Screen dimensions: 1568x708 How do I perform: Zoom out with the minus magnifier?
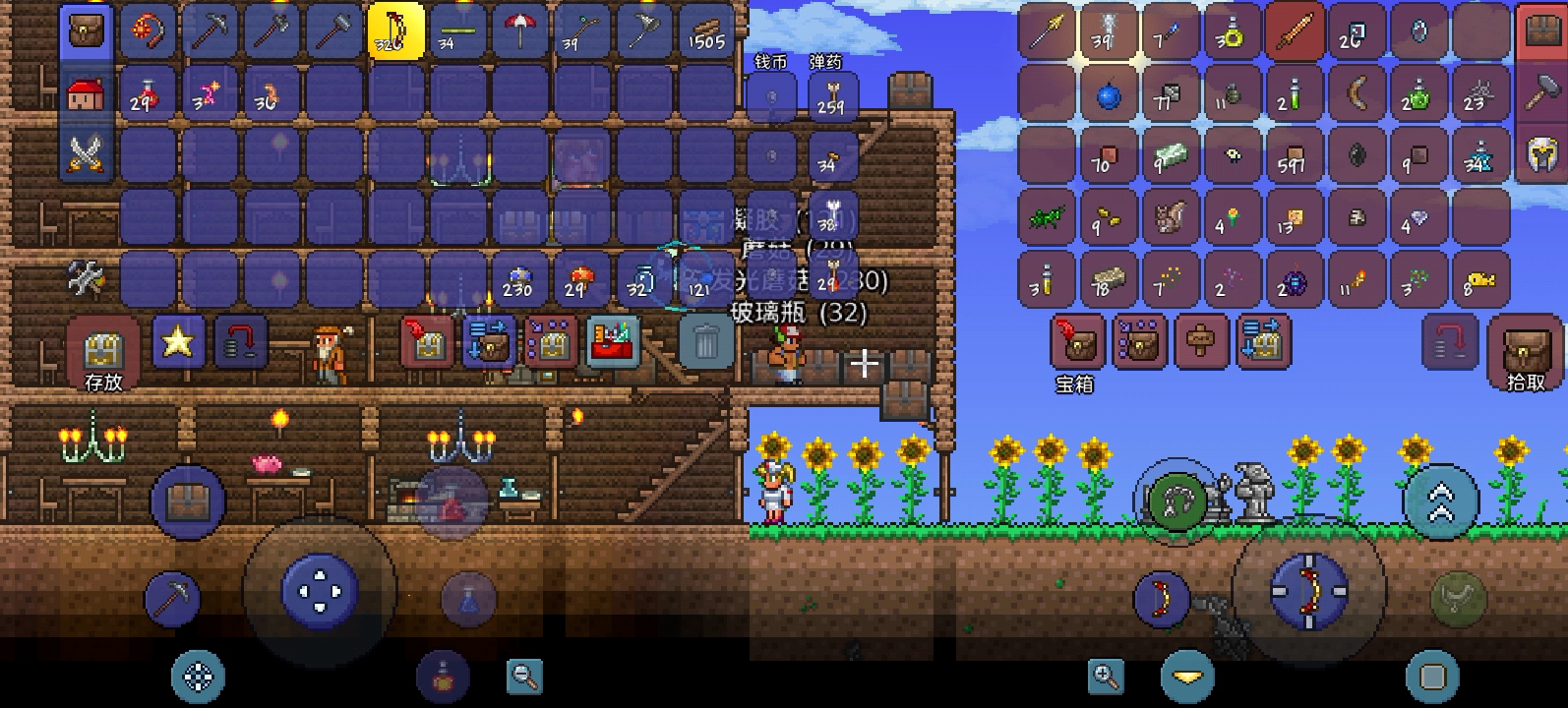click(x=524, y=676)
